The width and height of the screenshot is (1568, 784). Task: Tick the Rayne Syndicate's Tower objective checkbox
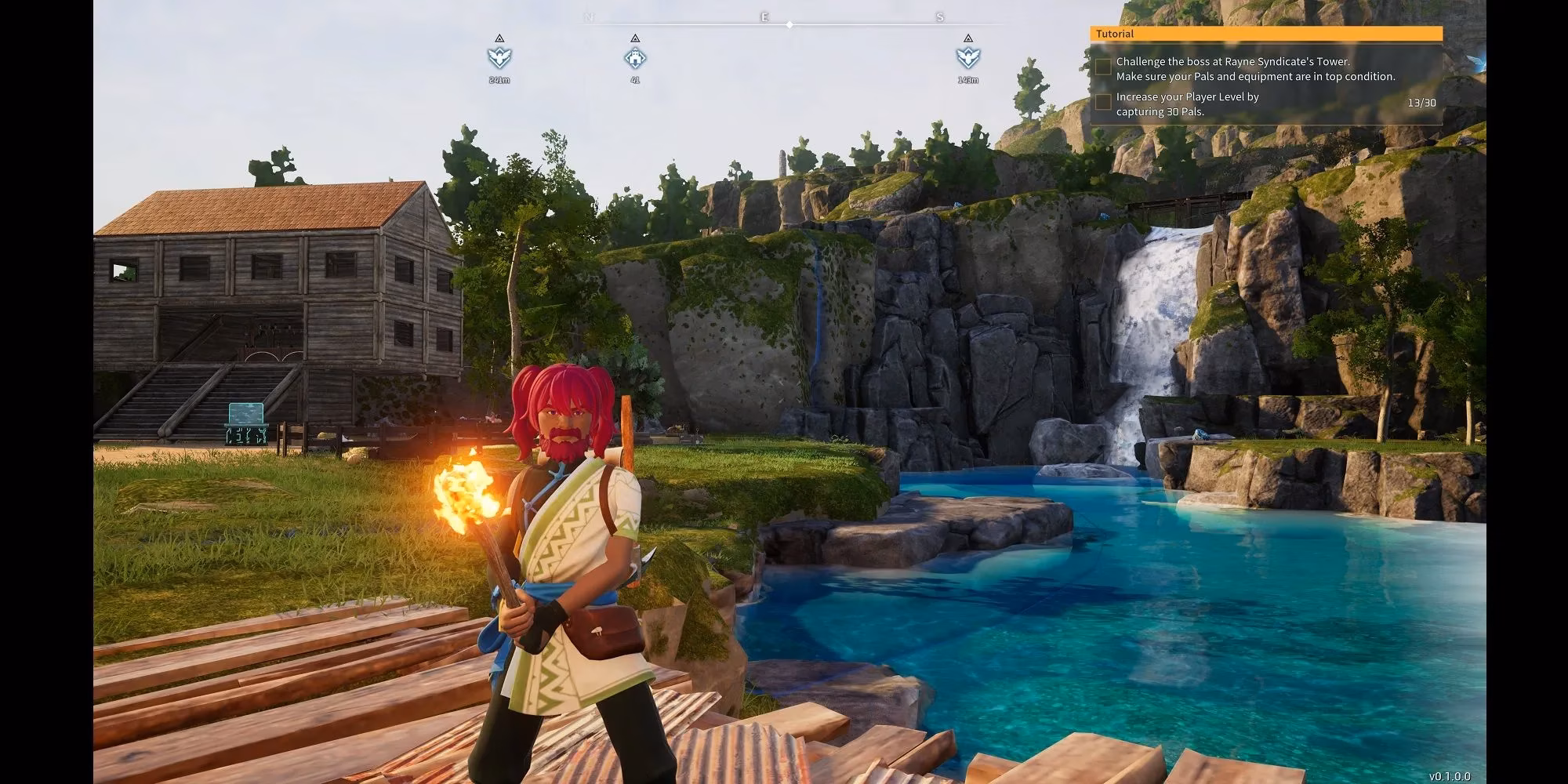1103,67
